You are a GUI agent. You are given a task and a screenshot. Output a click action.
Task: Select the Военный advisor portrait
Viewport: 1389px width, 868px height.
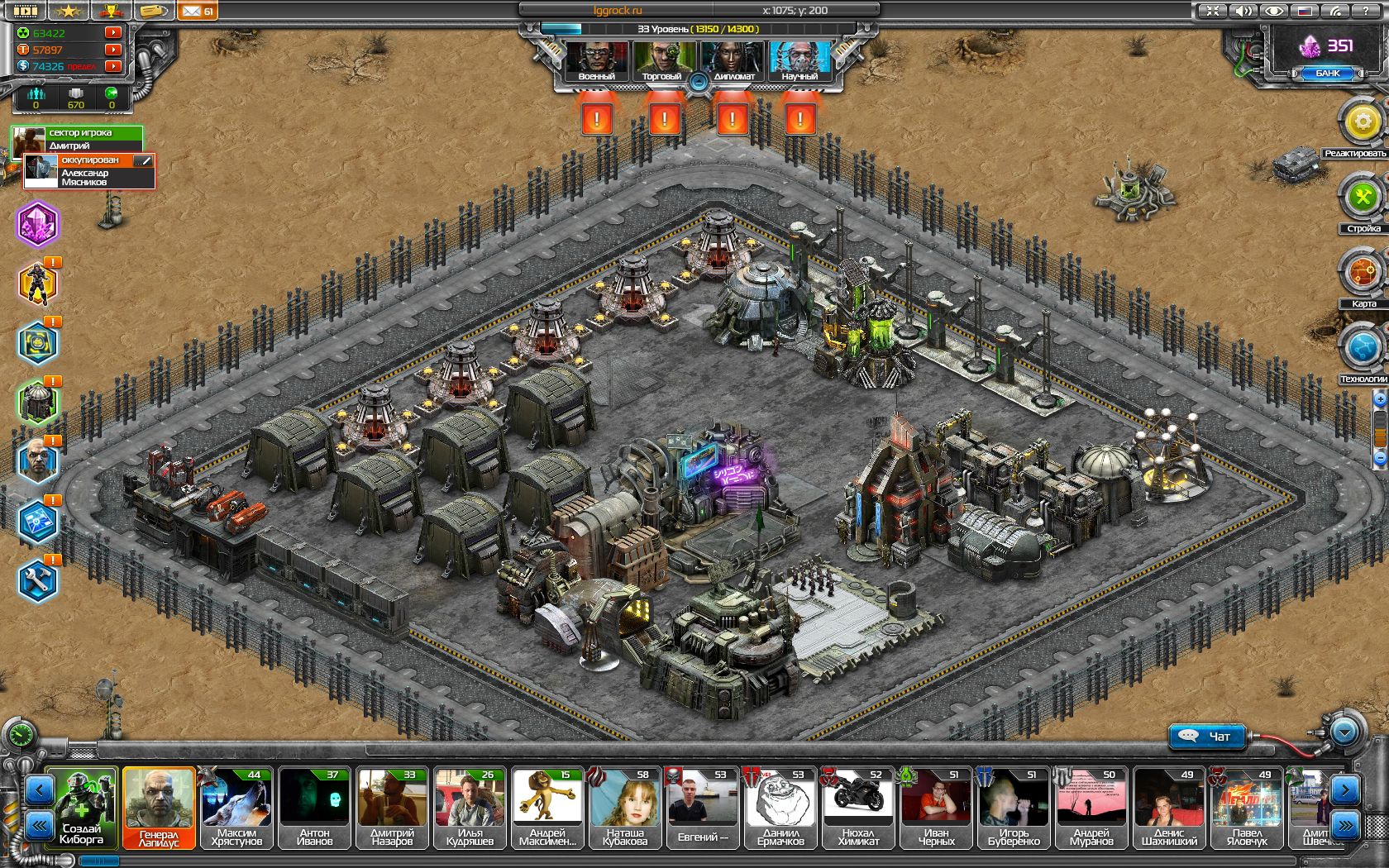596,60
